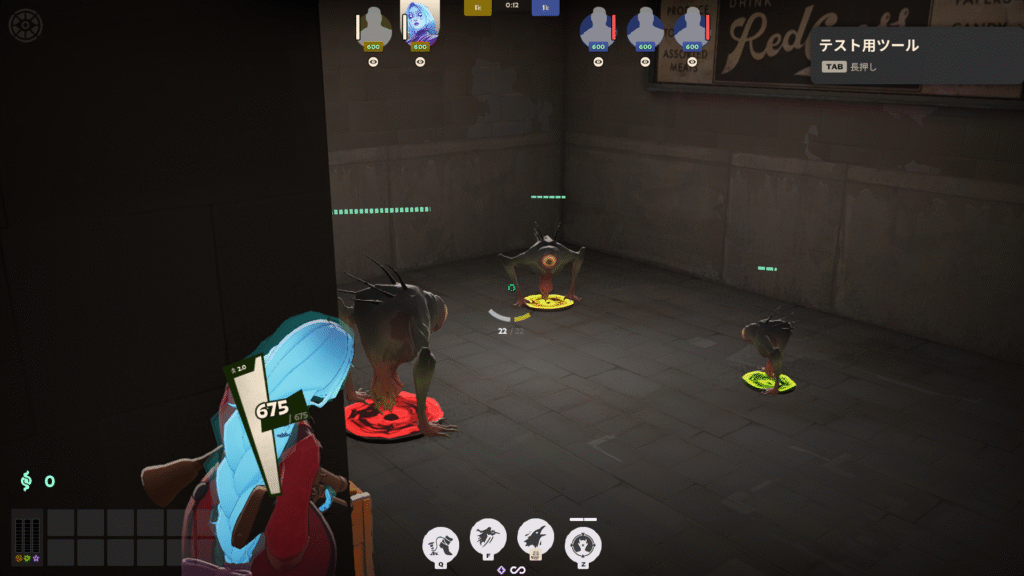Select the blue-haired hero portrait
1024x576 pixels.
click(420, 24)
